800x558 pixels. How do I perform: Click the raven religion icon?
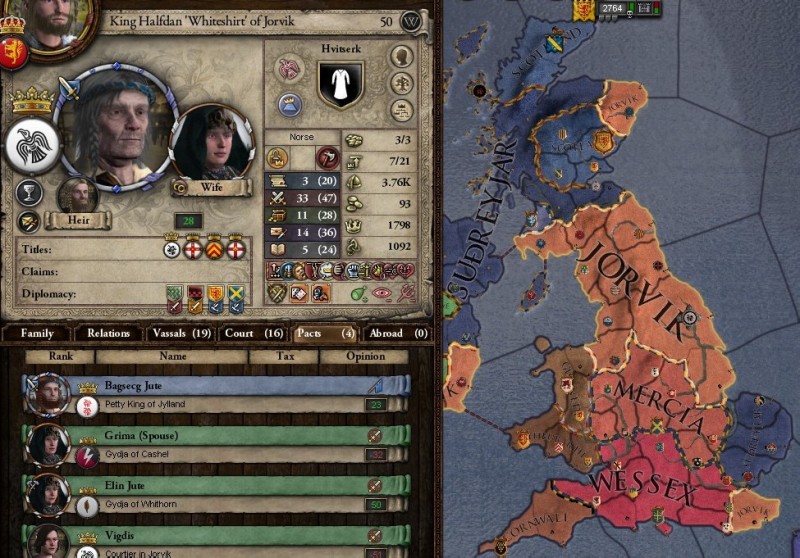click(x=31, y=146)
